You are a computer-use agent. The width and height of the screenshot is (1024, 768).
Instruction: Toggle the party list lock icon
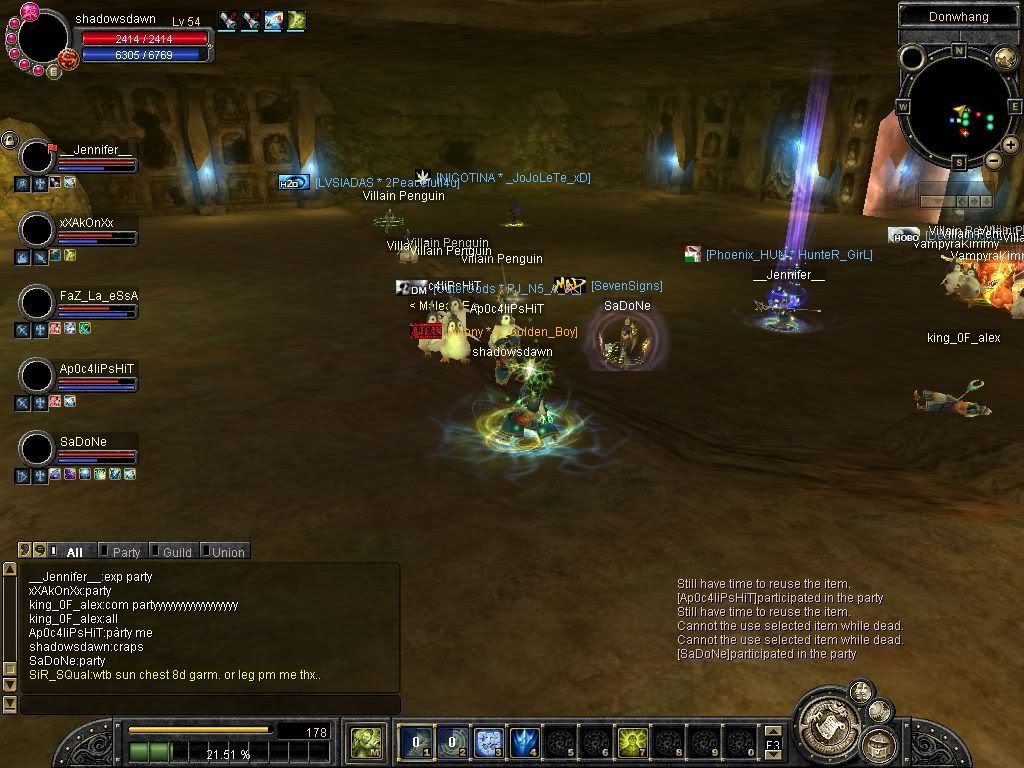click(x=9, y=139)
